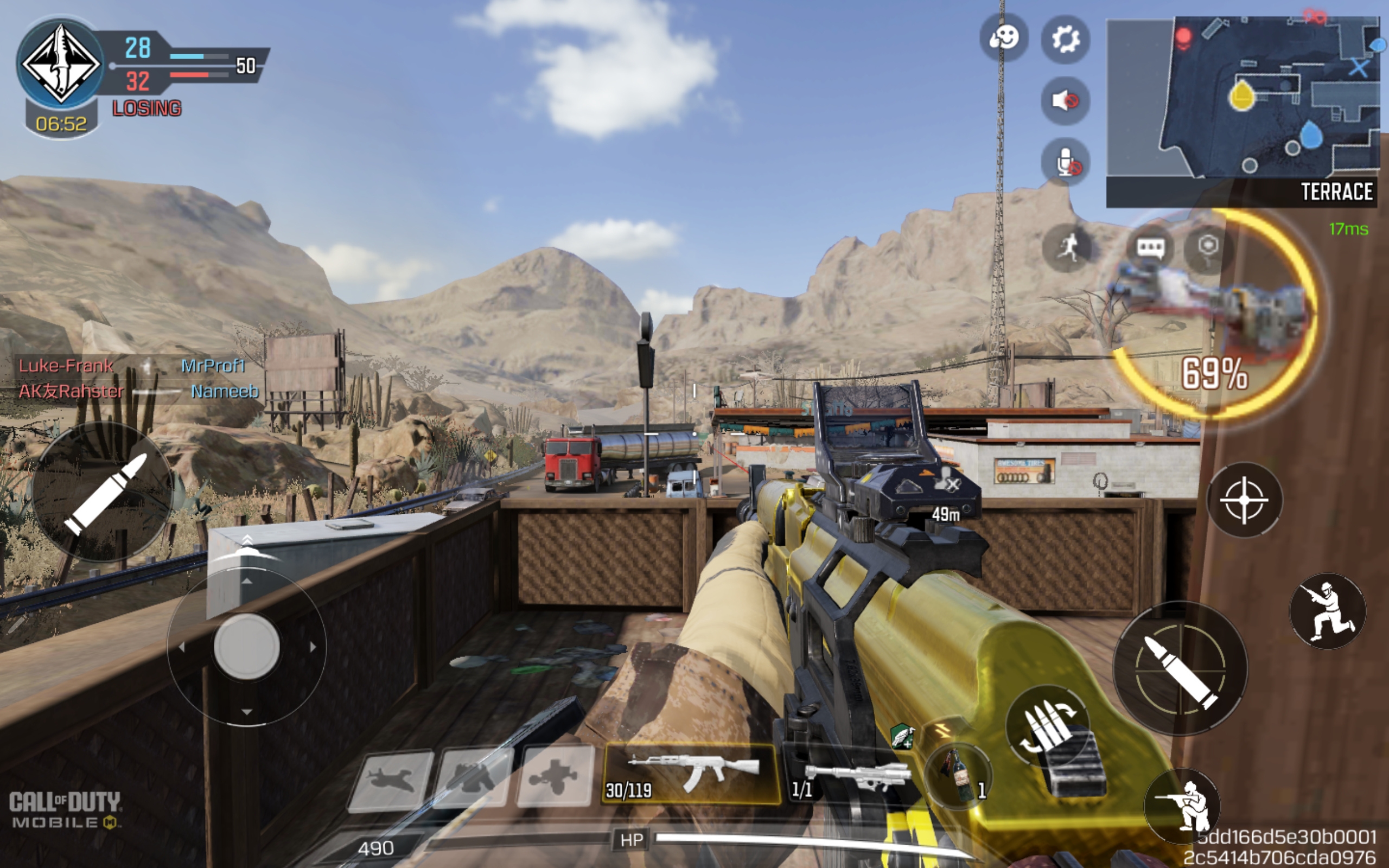Fire using the right bullet button
1389x868 pixels.
[x=1180, y=668]
